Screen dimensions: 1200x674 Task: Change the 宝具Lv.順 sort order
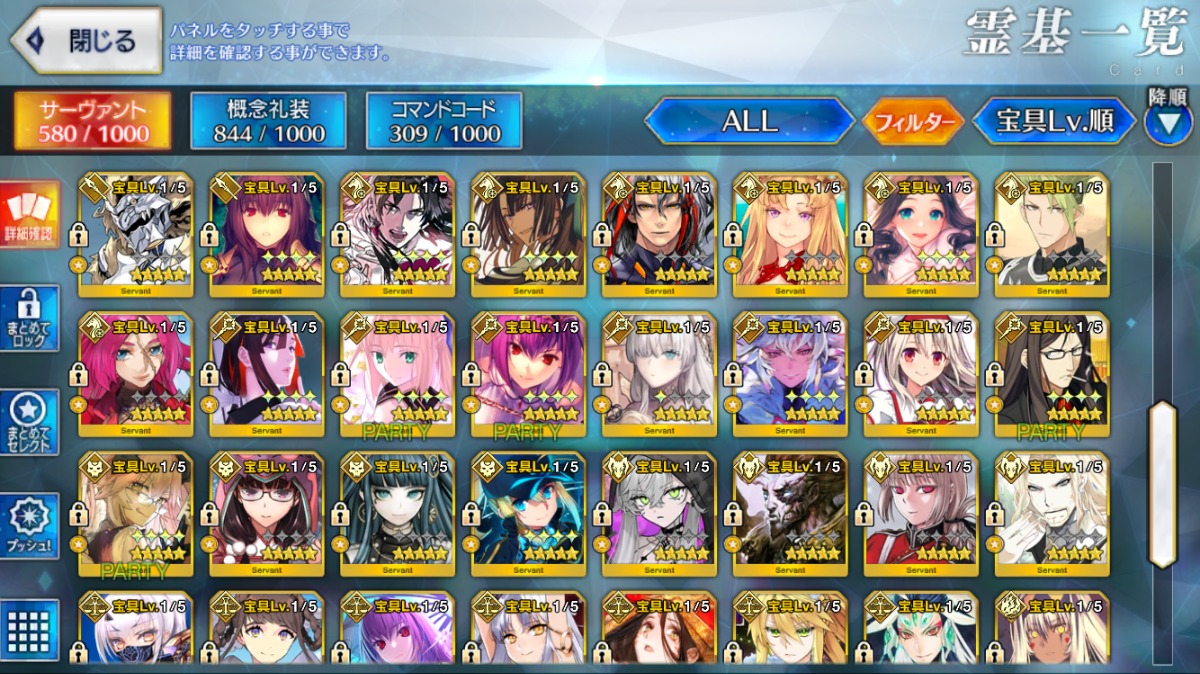pyautogui.click(x=1054, y=122)
